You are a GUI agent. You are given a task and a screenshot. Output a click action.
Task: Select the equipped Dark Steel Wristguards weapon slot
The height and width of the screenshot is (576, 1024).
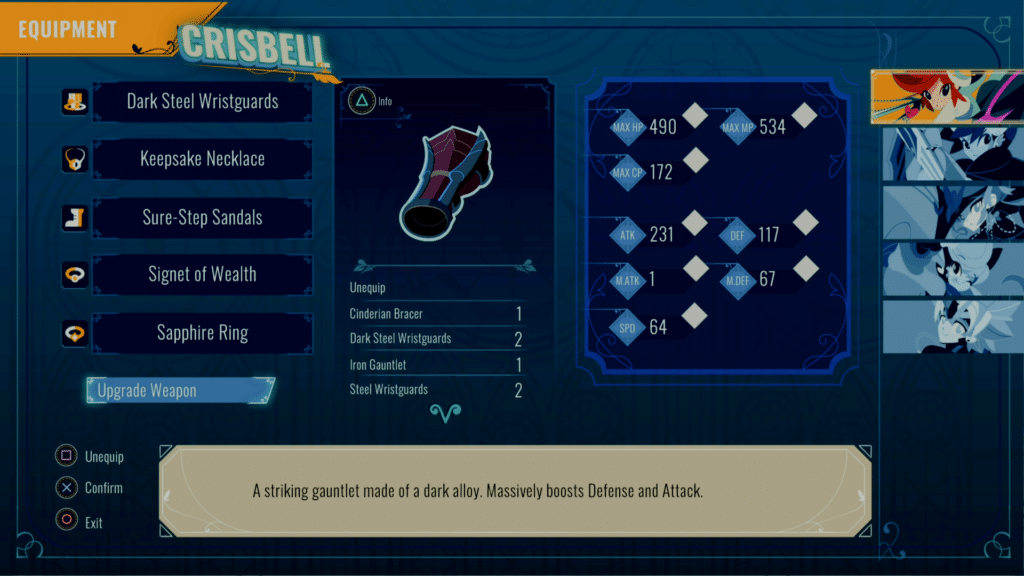[203, 102]
